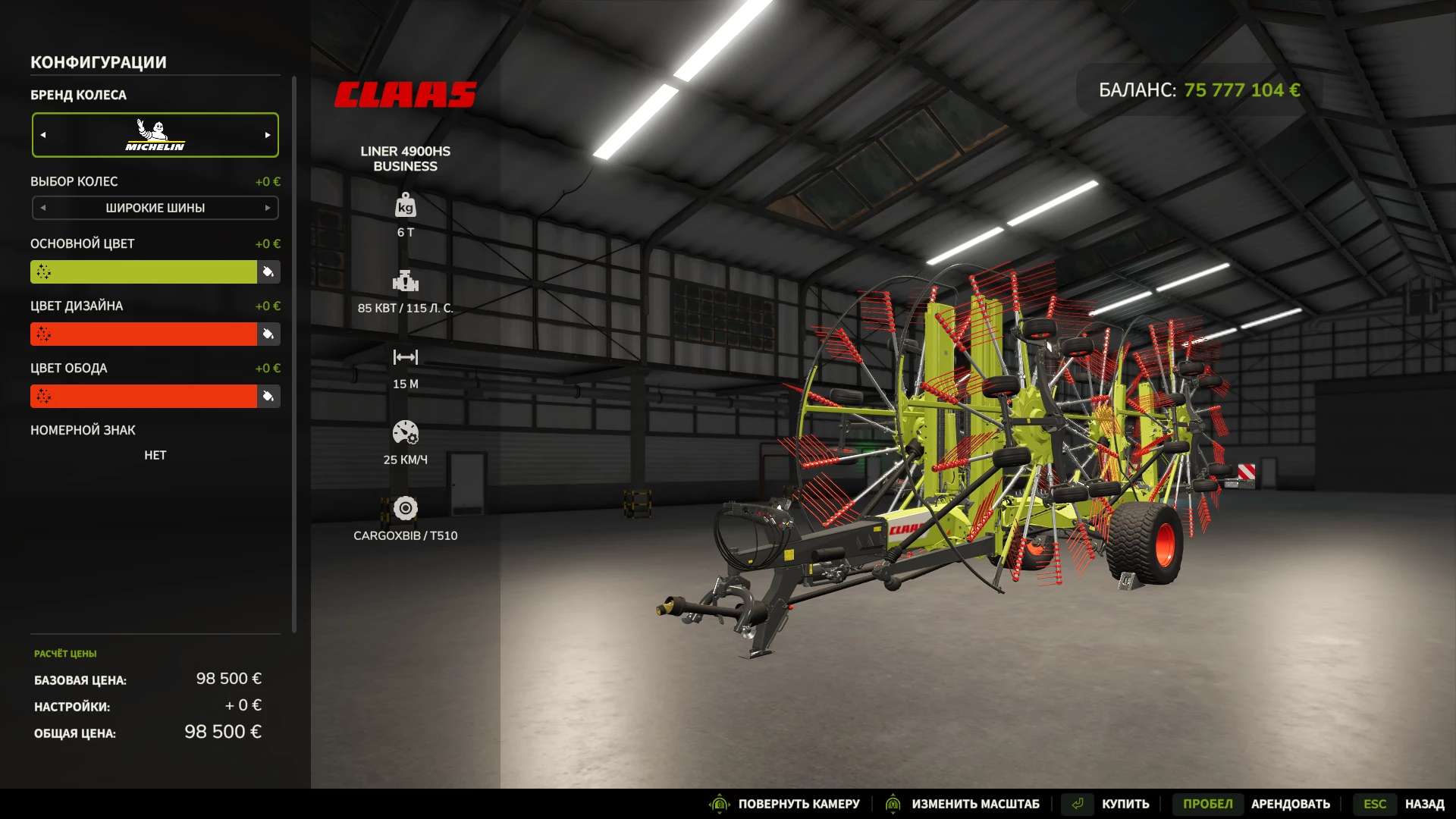The width and height of the screenshot is (1456, 819).
Task: Click the change scale gamepad icon
Action: coord(892,804)
